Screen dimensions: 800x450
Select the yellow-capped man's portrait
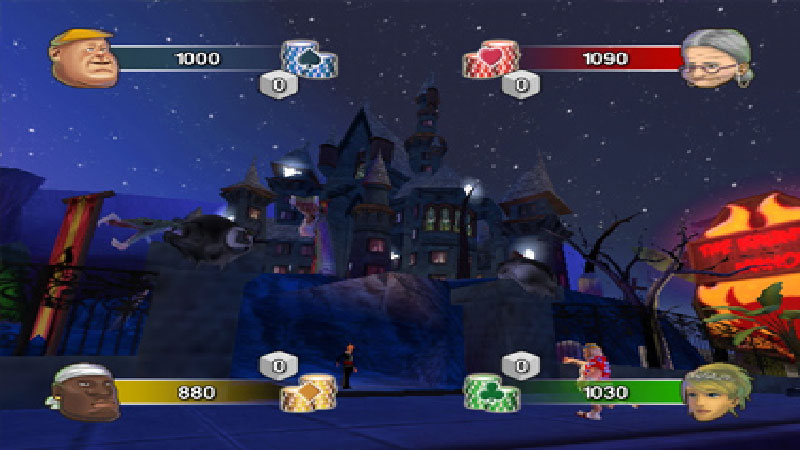point(83,57)
